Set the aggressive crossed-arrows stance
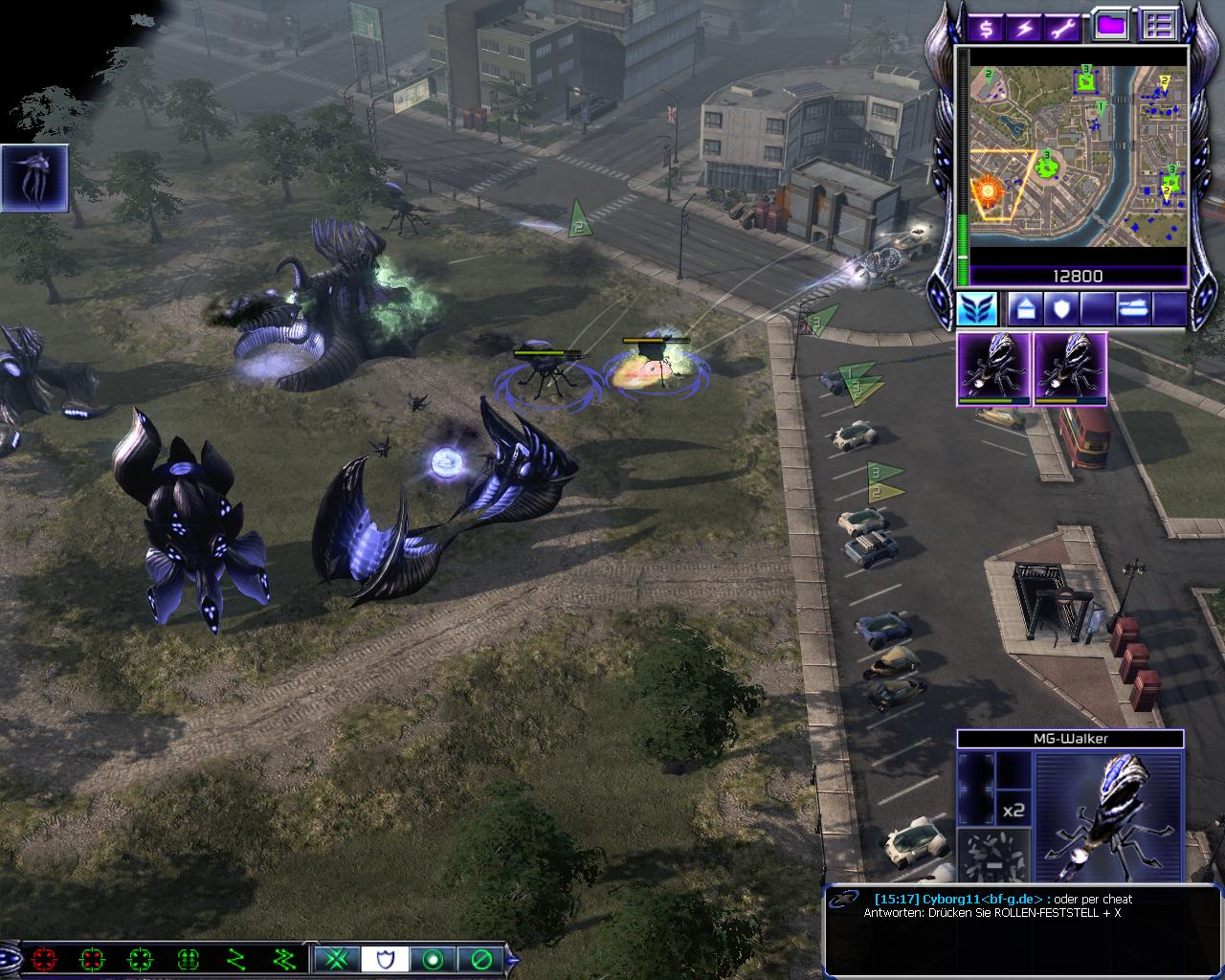This screenshot has width=1225, height=980. (x=337, y=958)
